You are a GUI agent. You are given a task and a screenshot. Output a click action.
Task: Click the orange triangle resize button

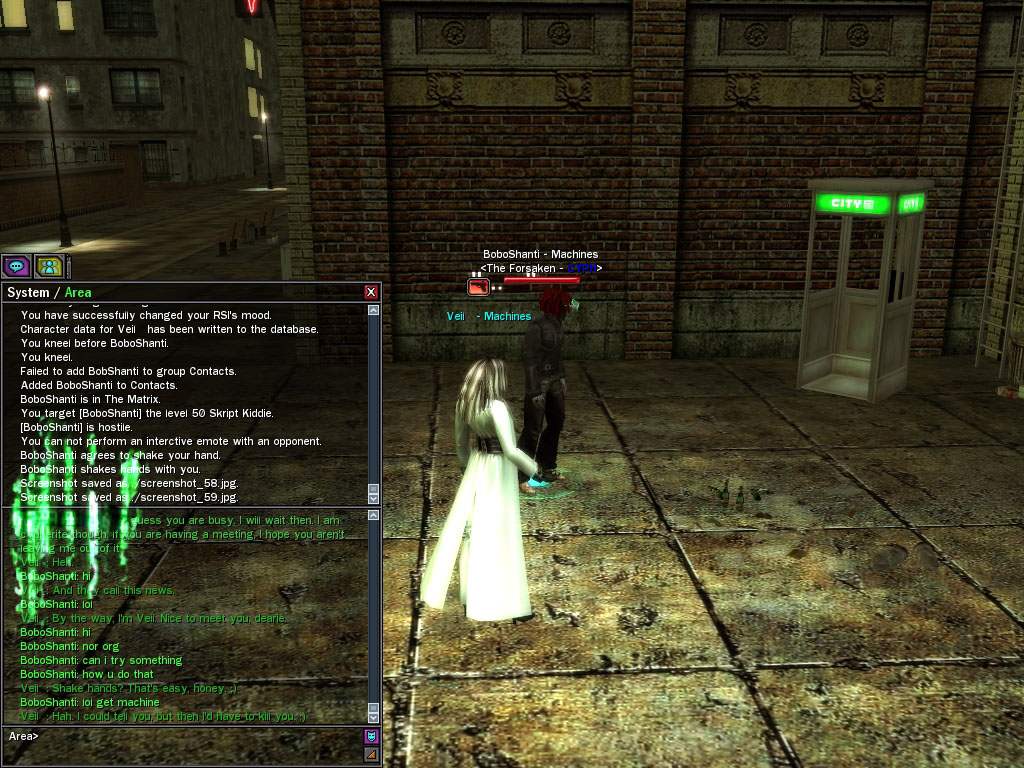click(371, 753)
